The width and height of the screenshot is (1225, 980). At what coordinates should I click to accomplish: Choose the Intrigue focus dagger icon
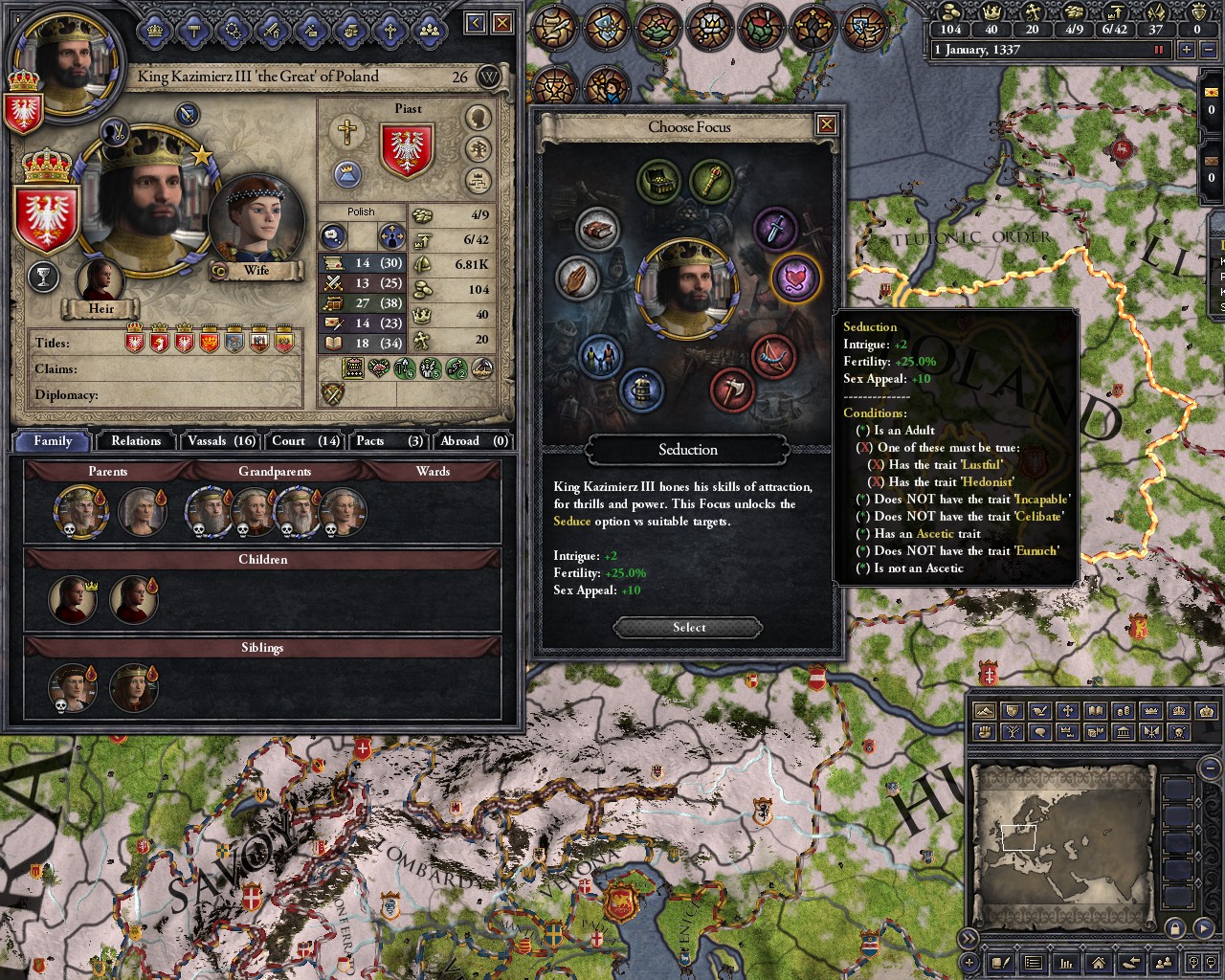776,229
